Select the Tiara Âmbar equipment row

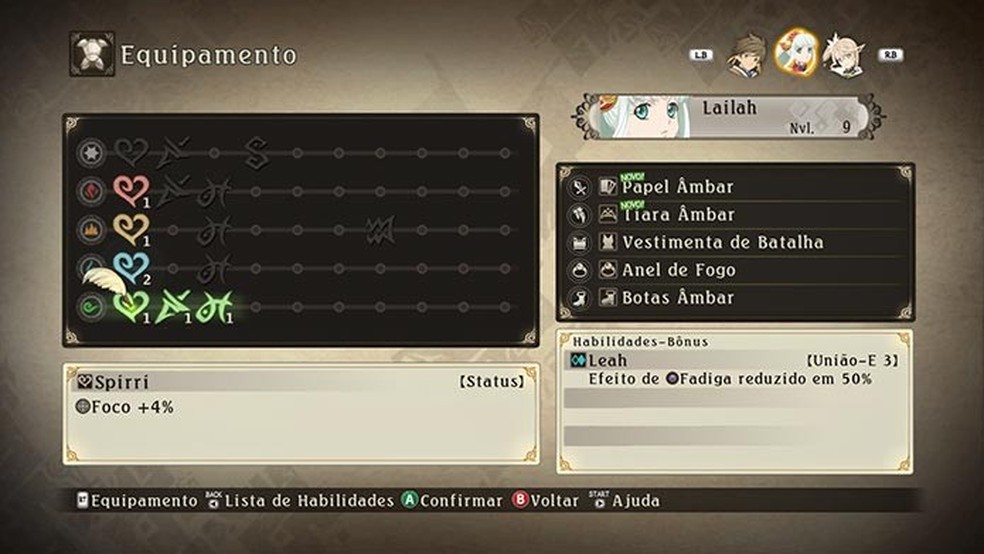click(x=678, y=214)
